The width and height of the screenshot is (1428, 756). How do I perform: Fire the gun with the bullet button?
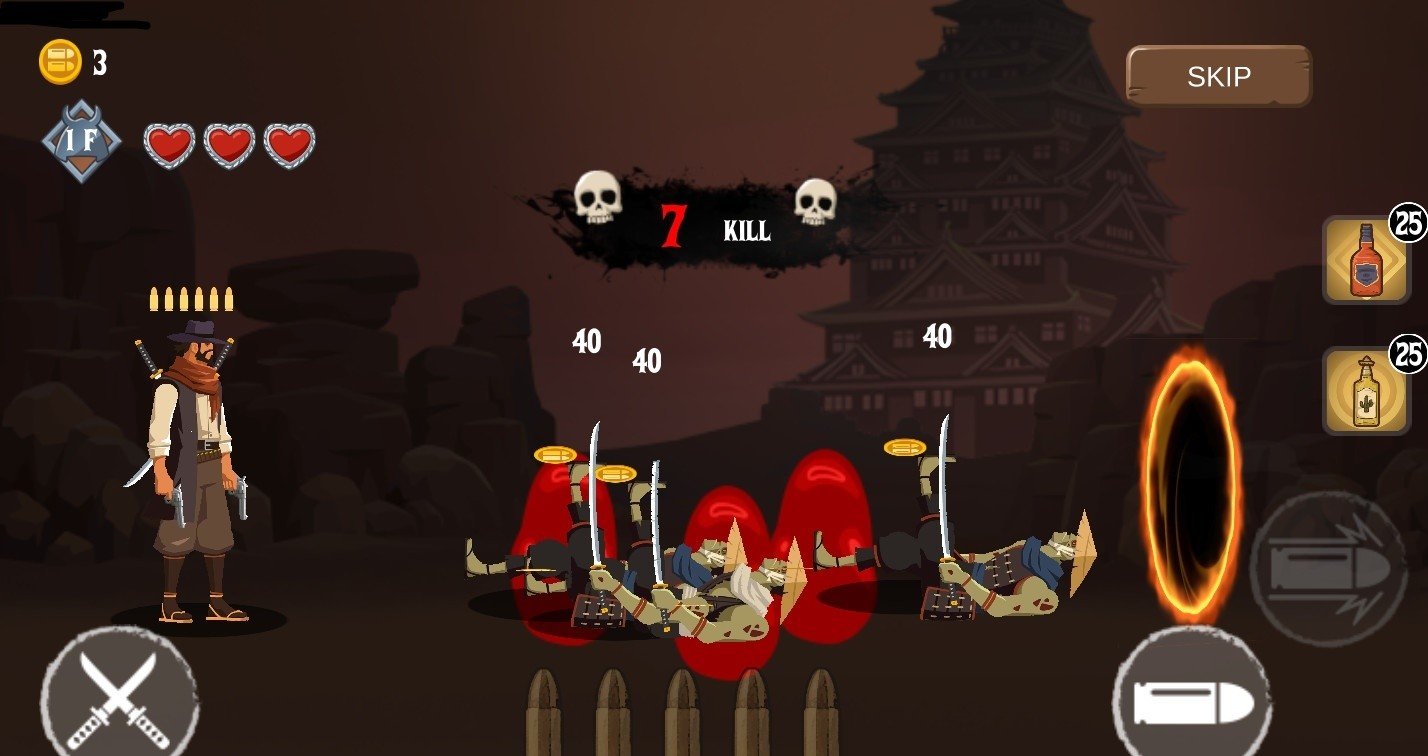(1191, 699)
